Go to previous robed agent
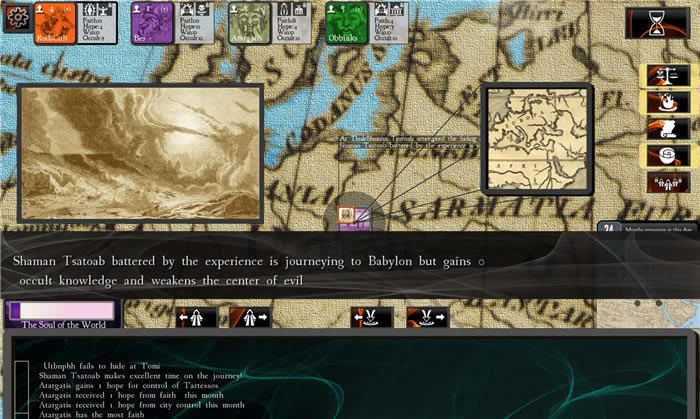 tap(196, 318)
